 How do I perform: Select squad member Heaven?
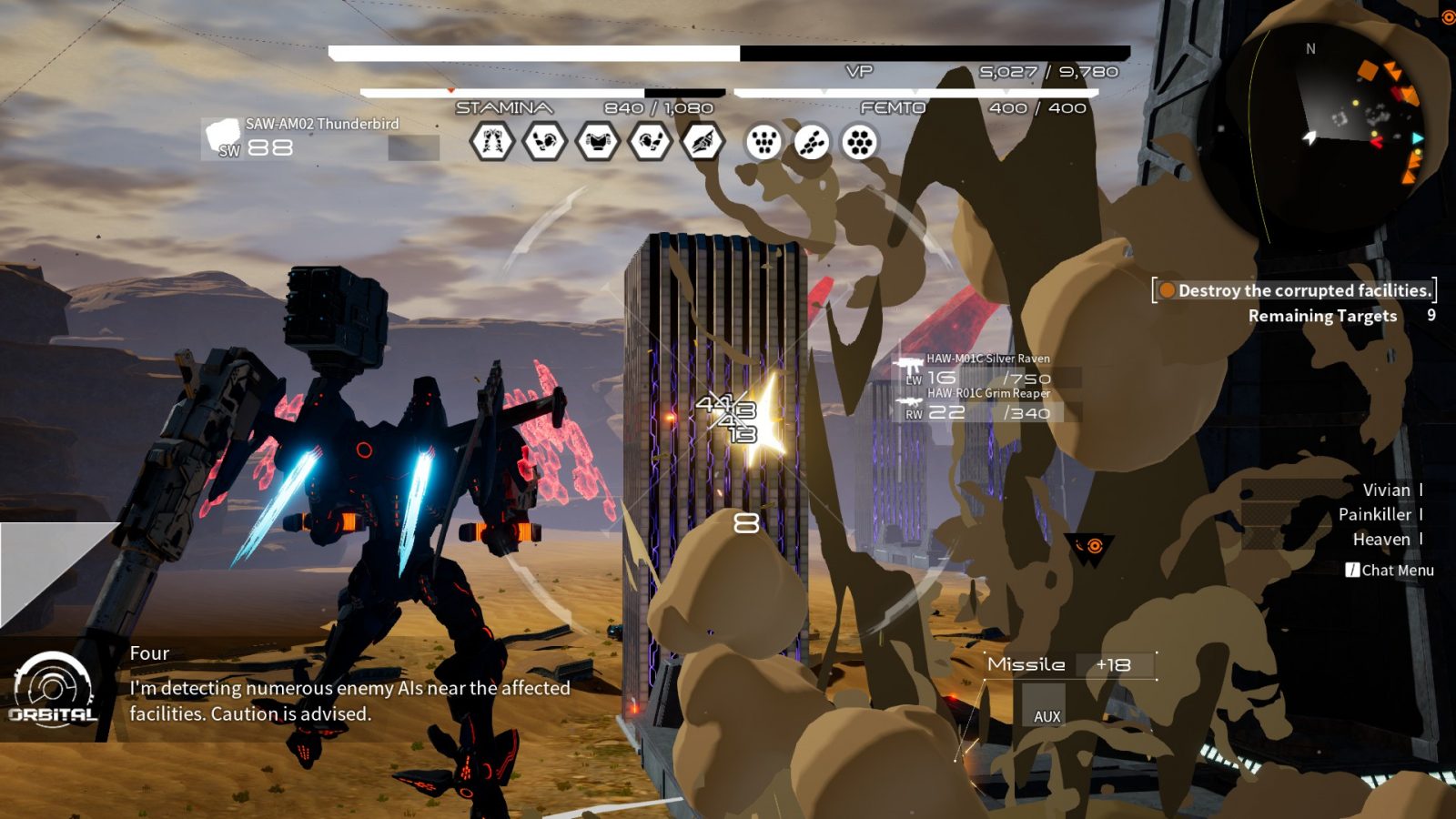[1381, 540]
